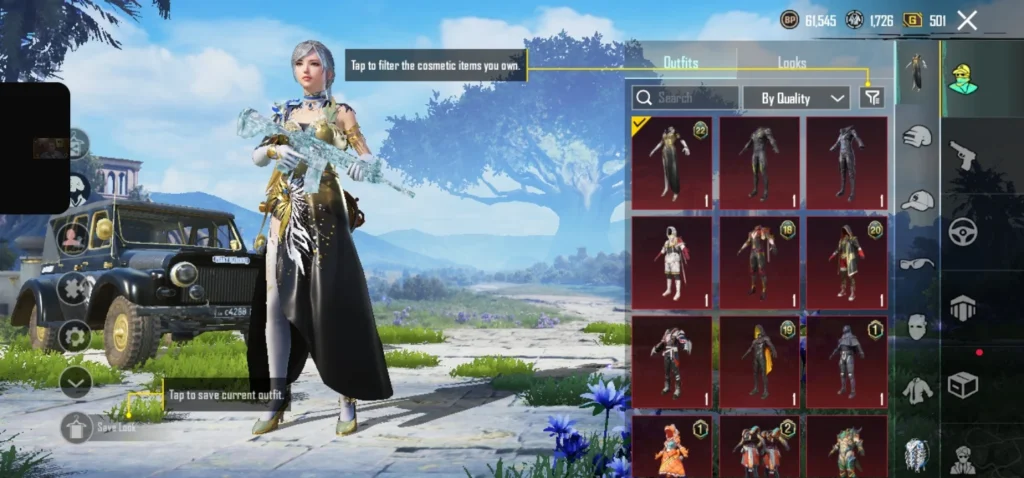
Task: Open the Looks tab
Action: tap(792, 62)
